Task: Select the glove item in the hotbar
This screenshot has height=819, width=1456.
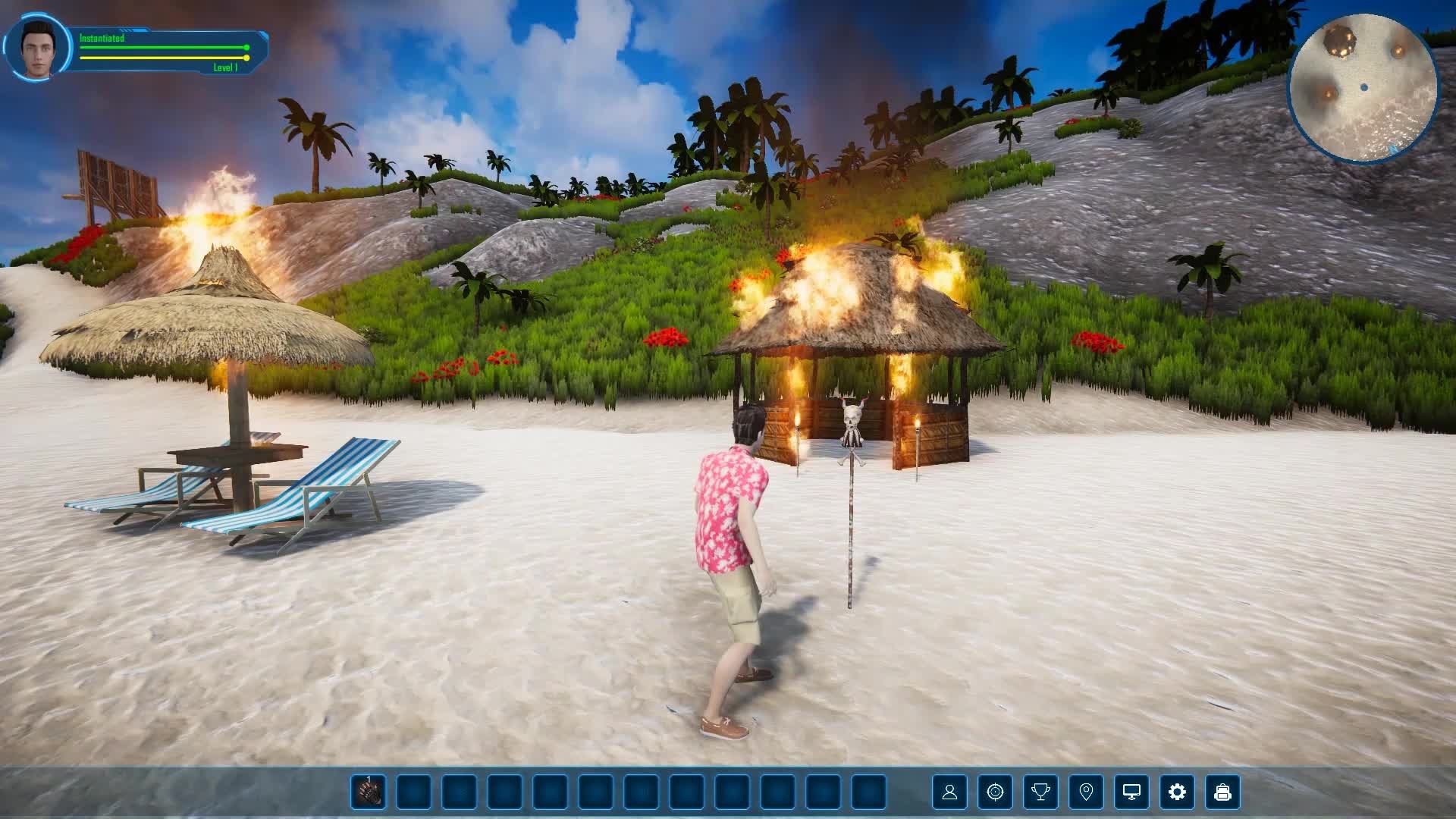Action: point(368,792)
